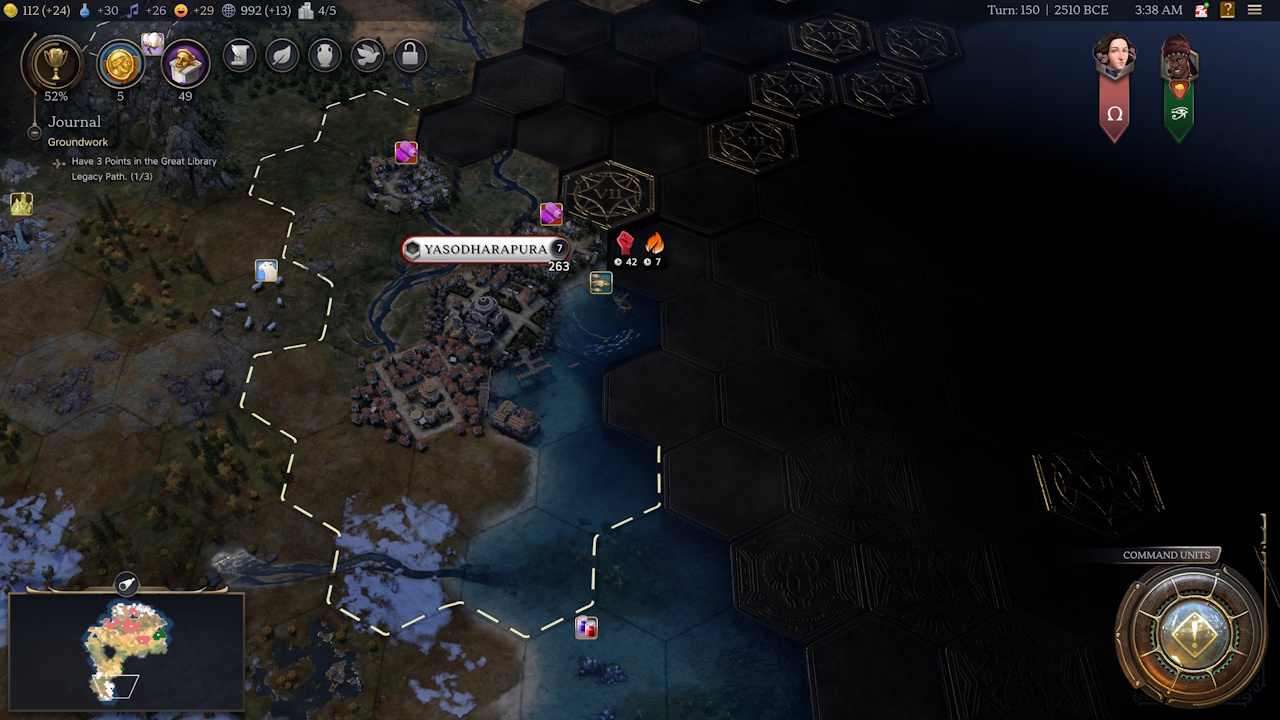The image size is (1280, 720).
Task: Open the hamburger main menu
Action: coord(1255,10)
